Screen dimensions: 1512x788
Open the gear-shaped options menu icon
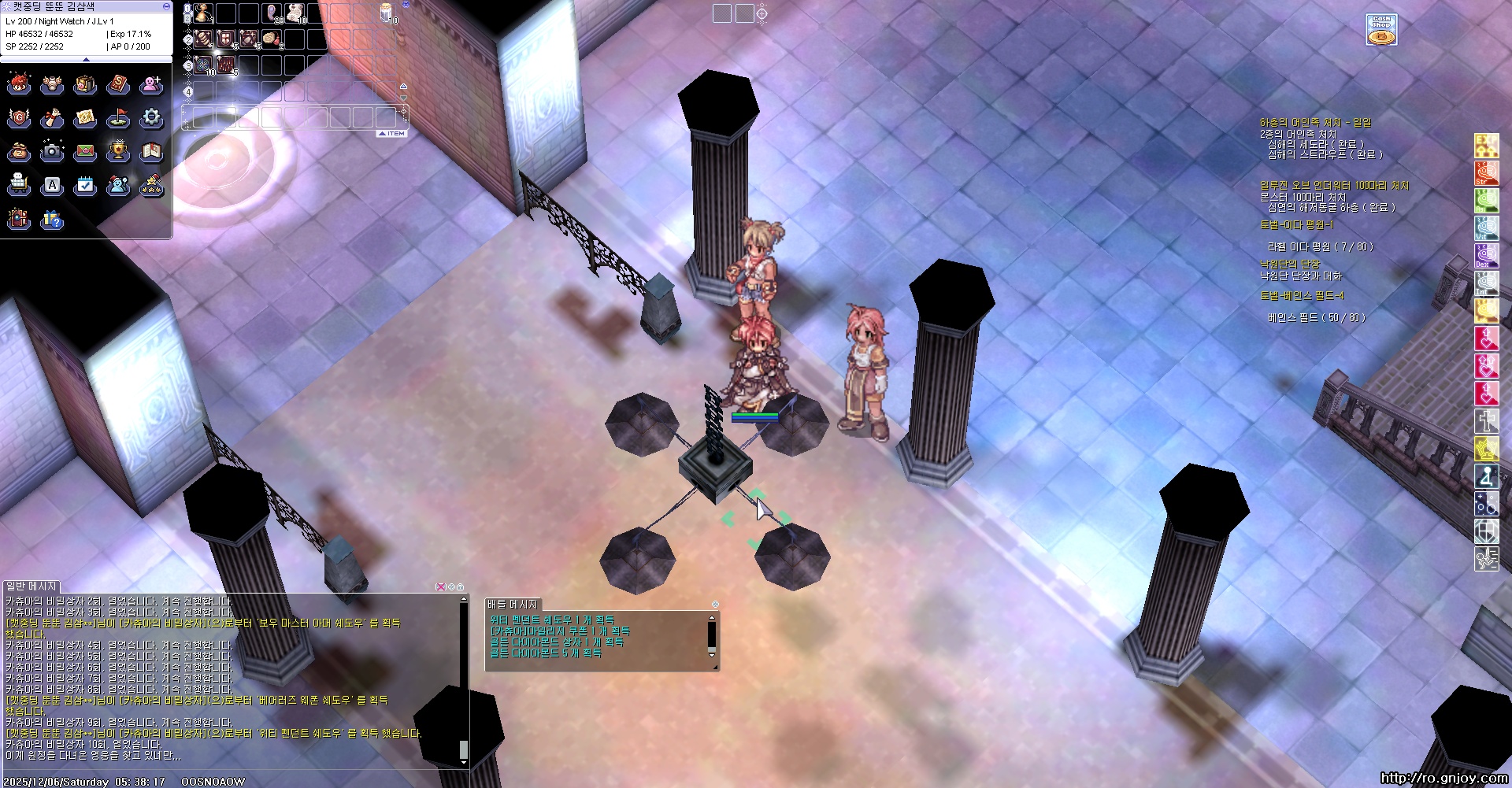(x=151, y=118)
